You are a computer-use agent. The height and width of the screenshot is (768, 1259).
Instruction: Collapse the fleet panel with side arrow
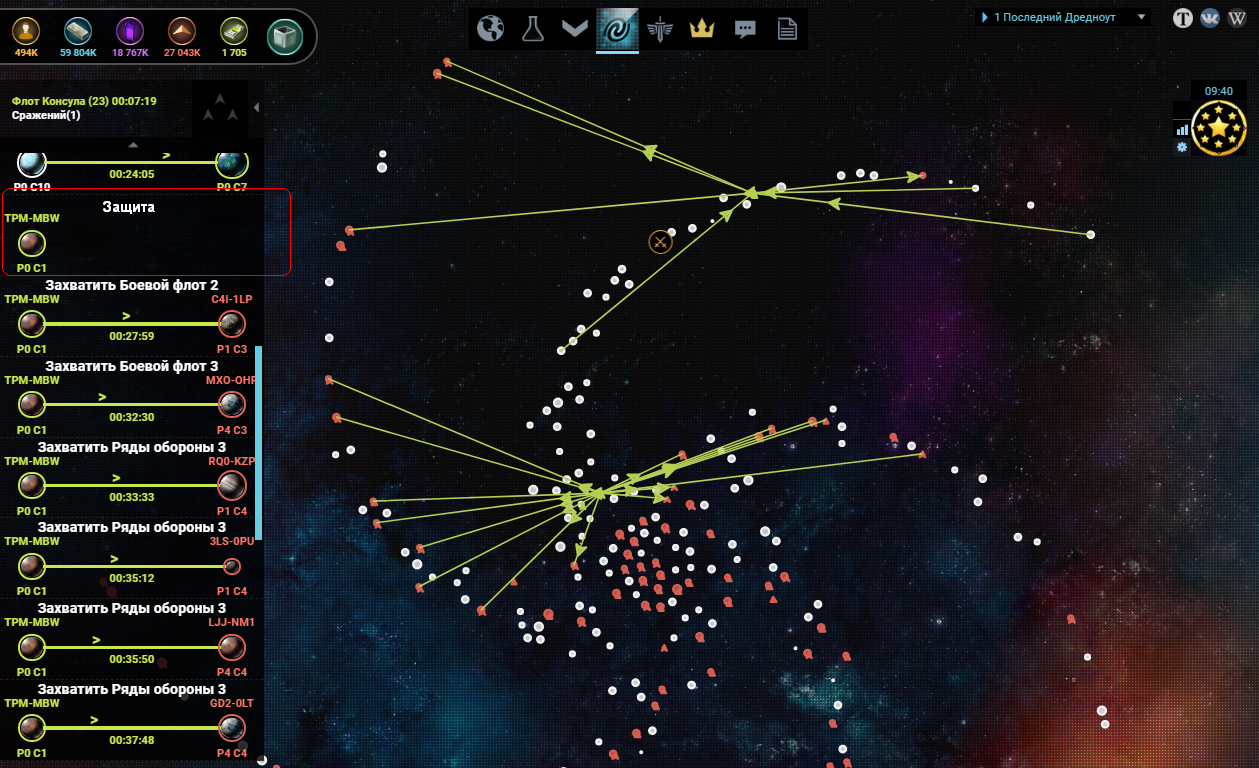point(256,108)
